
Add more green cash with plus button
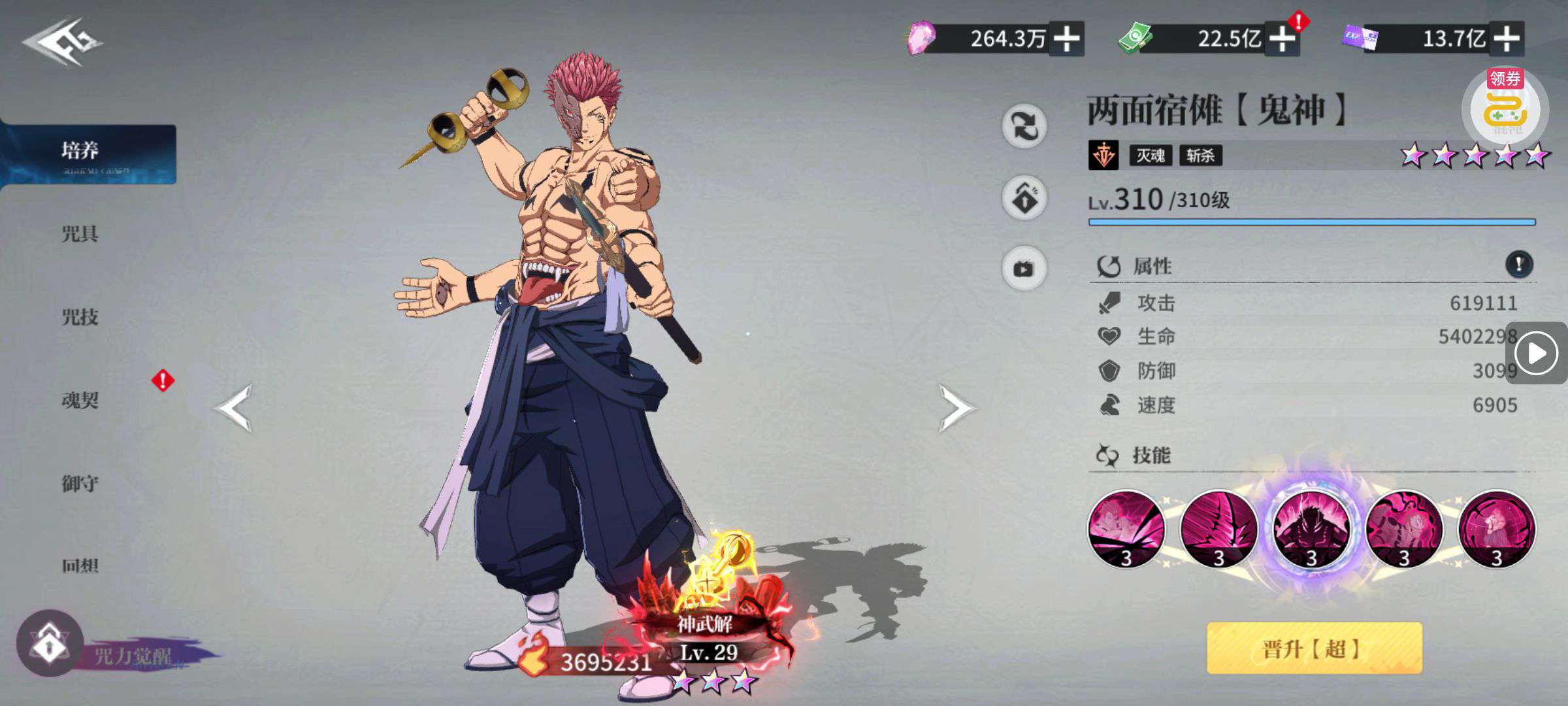1282,39
